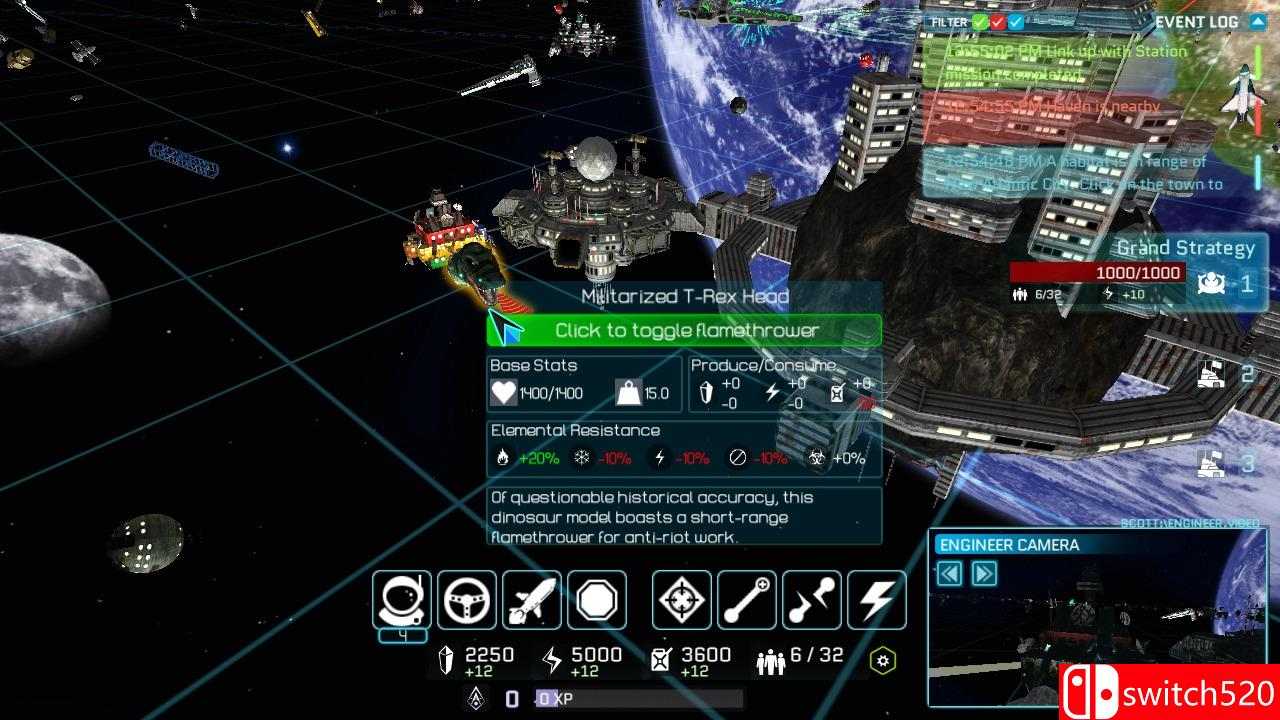
Task: Click the green toggle flamethrower button
Action: point(684,330)
